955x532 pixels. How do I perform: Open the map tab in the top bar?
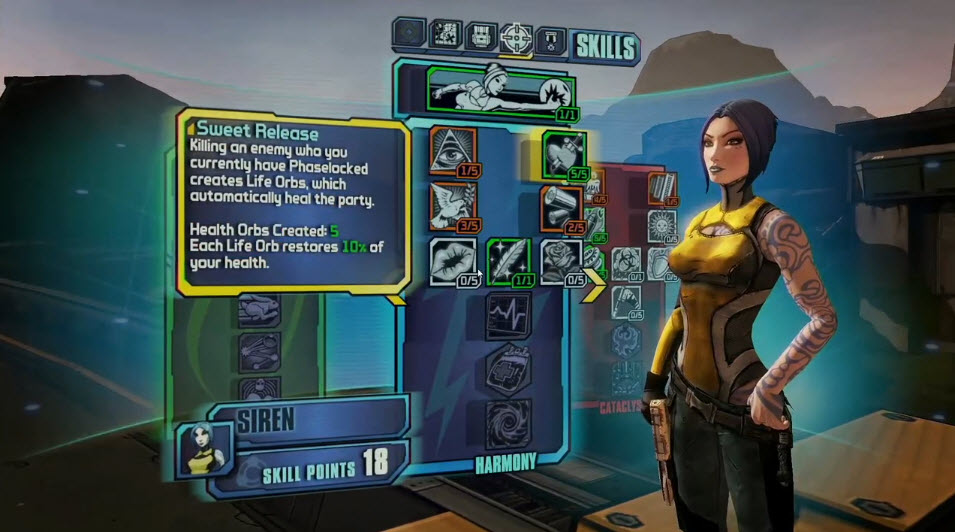pos(446,36)
